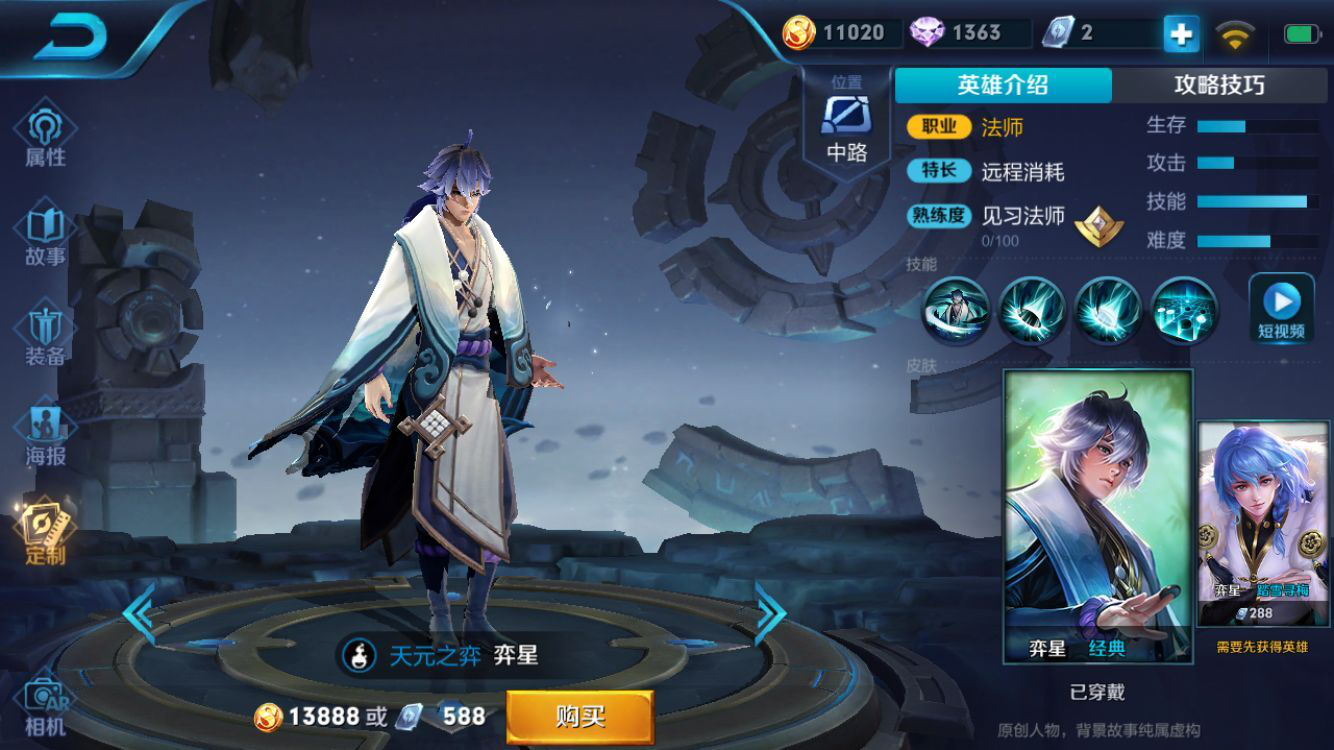This screenshot has width=1334, height=750.
Task: Go back using the return arrow
Action: click(70, 37)
